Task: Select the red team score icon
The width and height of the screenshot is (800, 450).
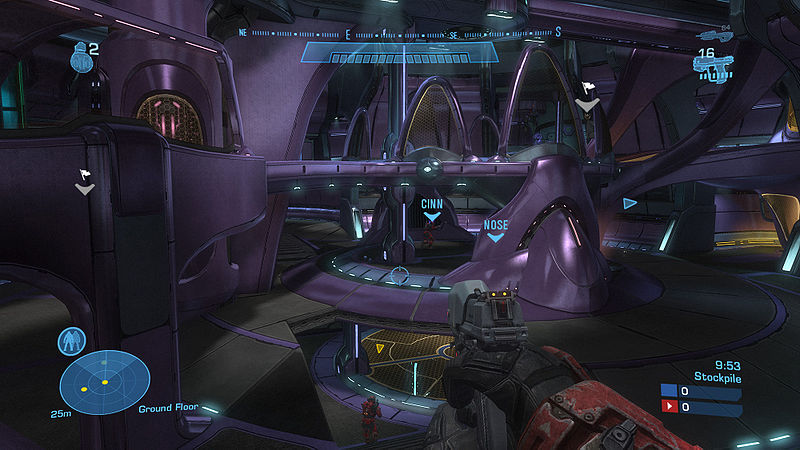Action: 668,407
